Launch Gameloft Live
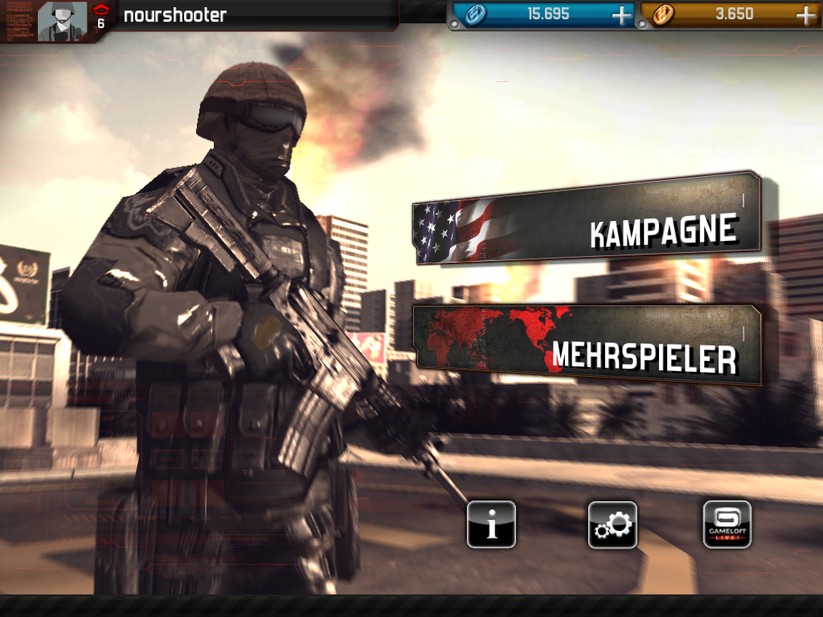823x617 pixels. point(727,524)
